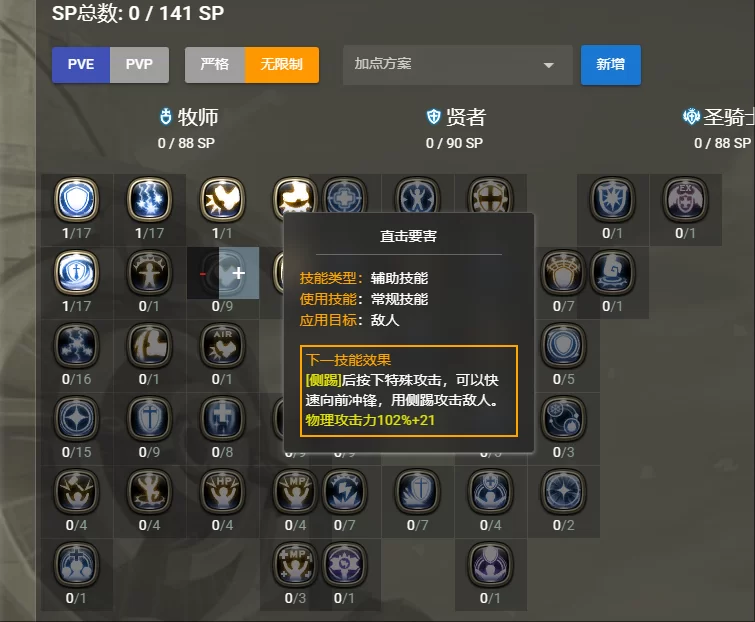
Task: Switch to PVE mode
Action: click(81, 65)
